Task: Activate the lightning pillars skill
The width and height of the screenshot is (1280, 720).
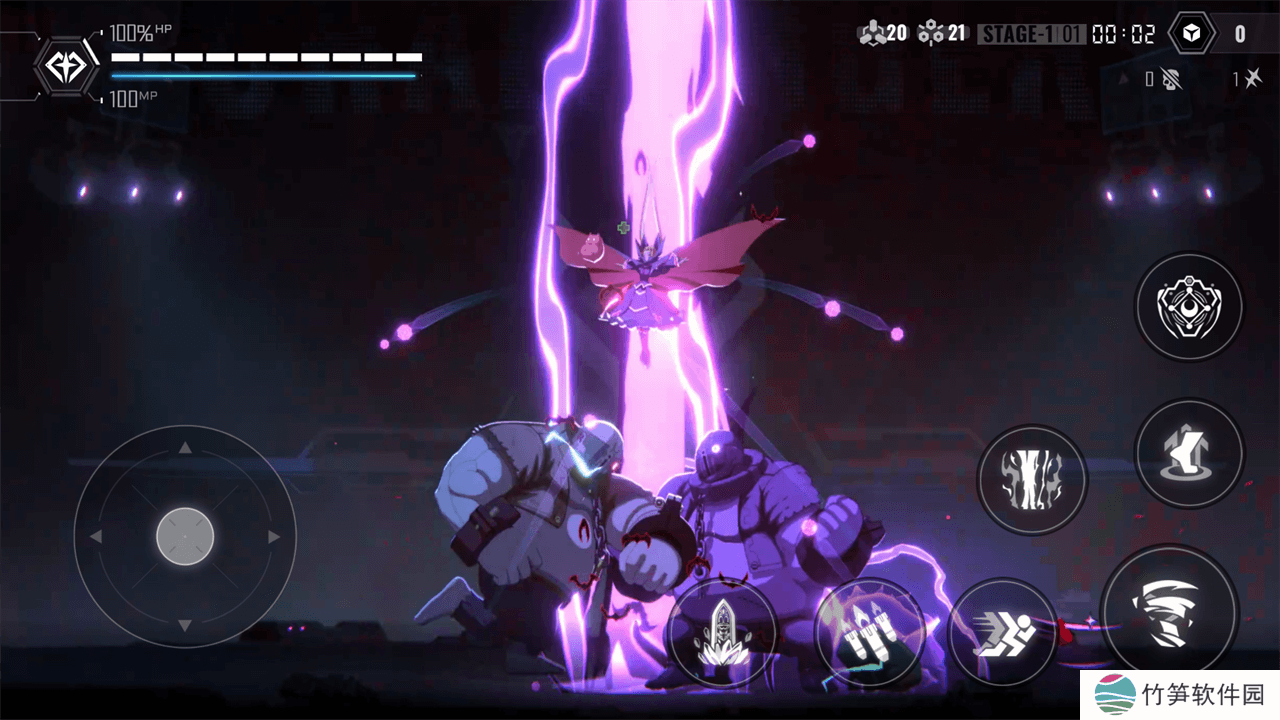Action: 1031,479
